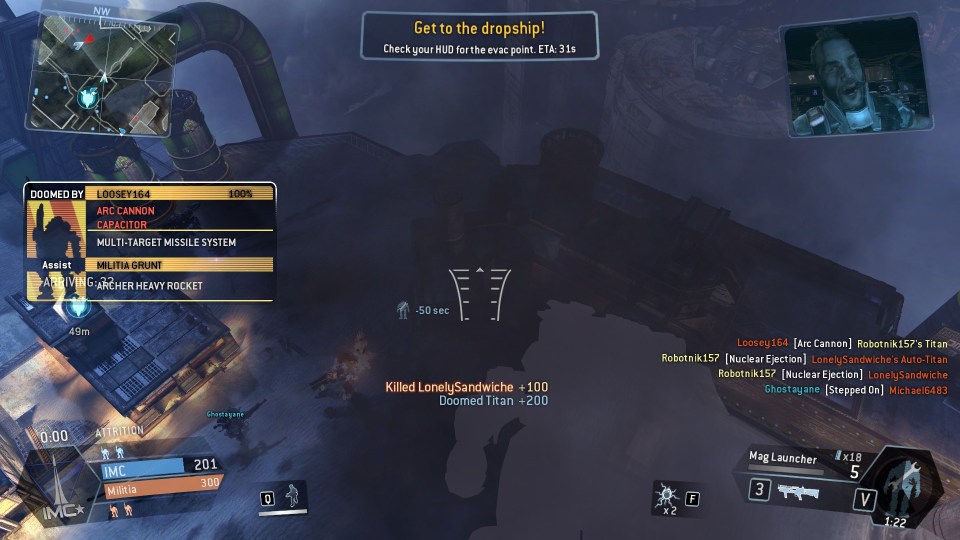This screenshot has height=540, width=960.
Task: Open the pilot video comm portrait
Action: pos(857,76)
